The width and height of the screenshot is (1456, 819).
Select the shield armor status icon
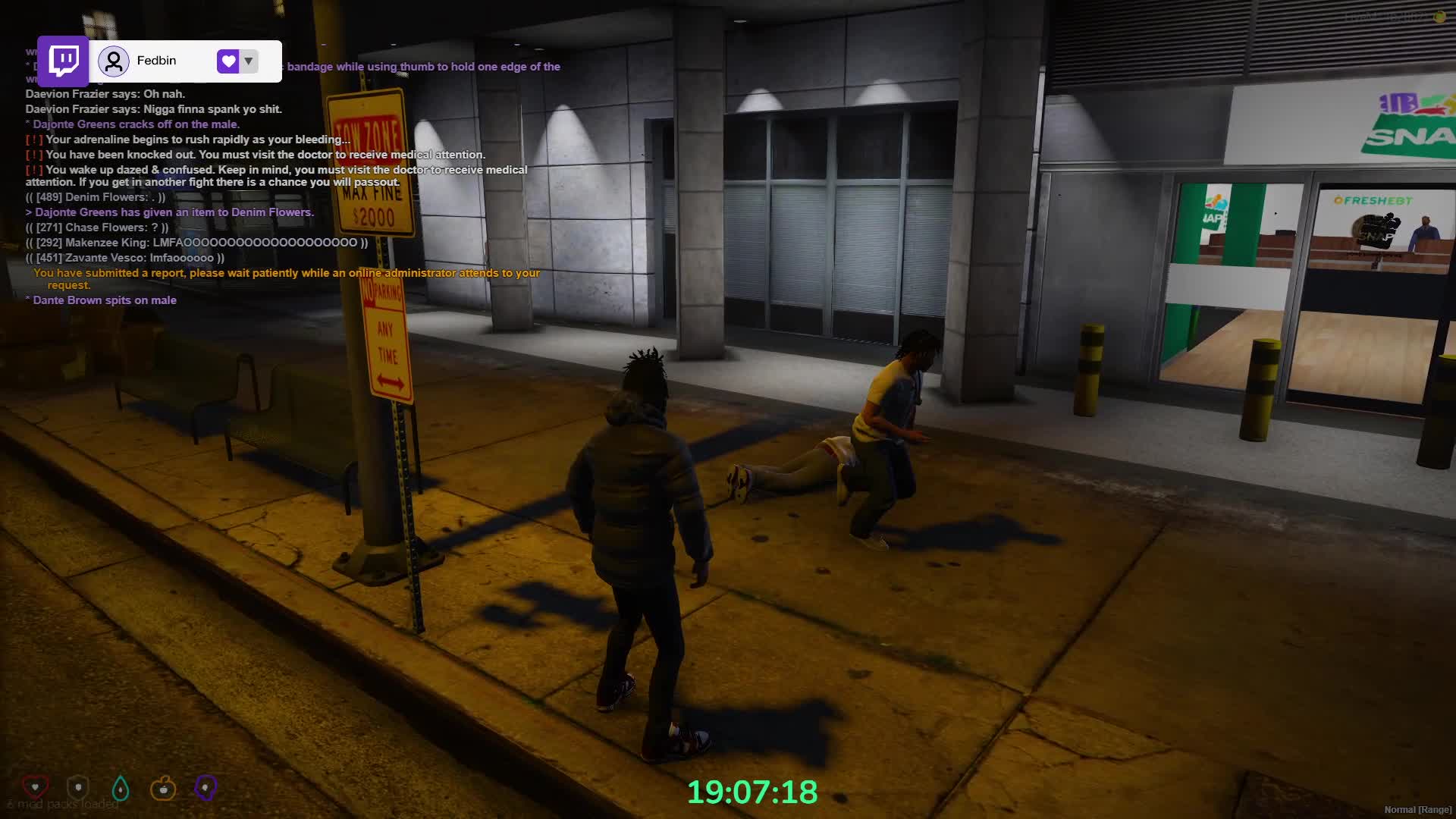pyautogui.click(x=78, y=788)
